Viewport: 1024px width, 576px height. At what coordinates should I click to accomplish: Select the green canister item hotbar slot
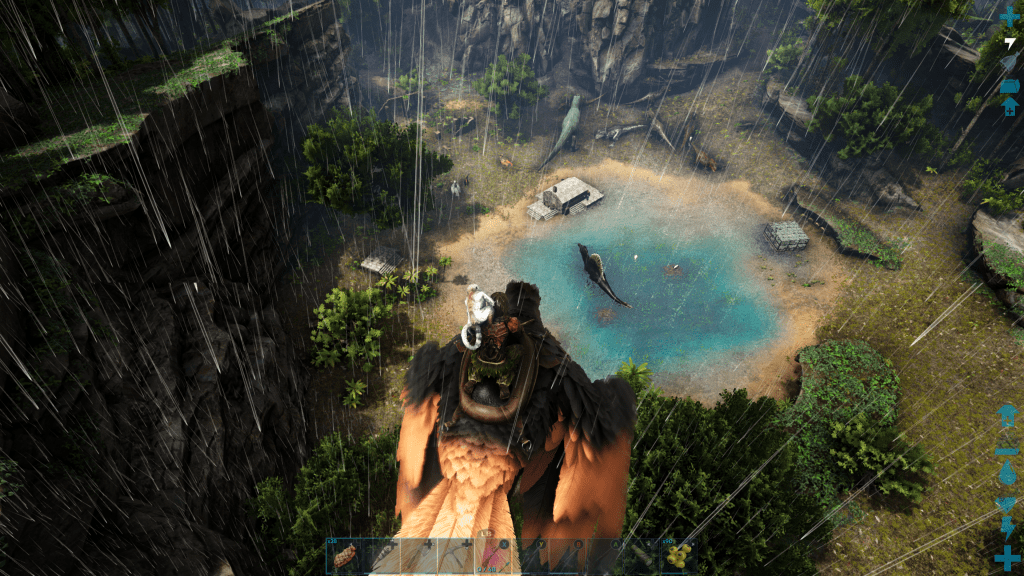[x=643, y=556]
